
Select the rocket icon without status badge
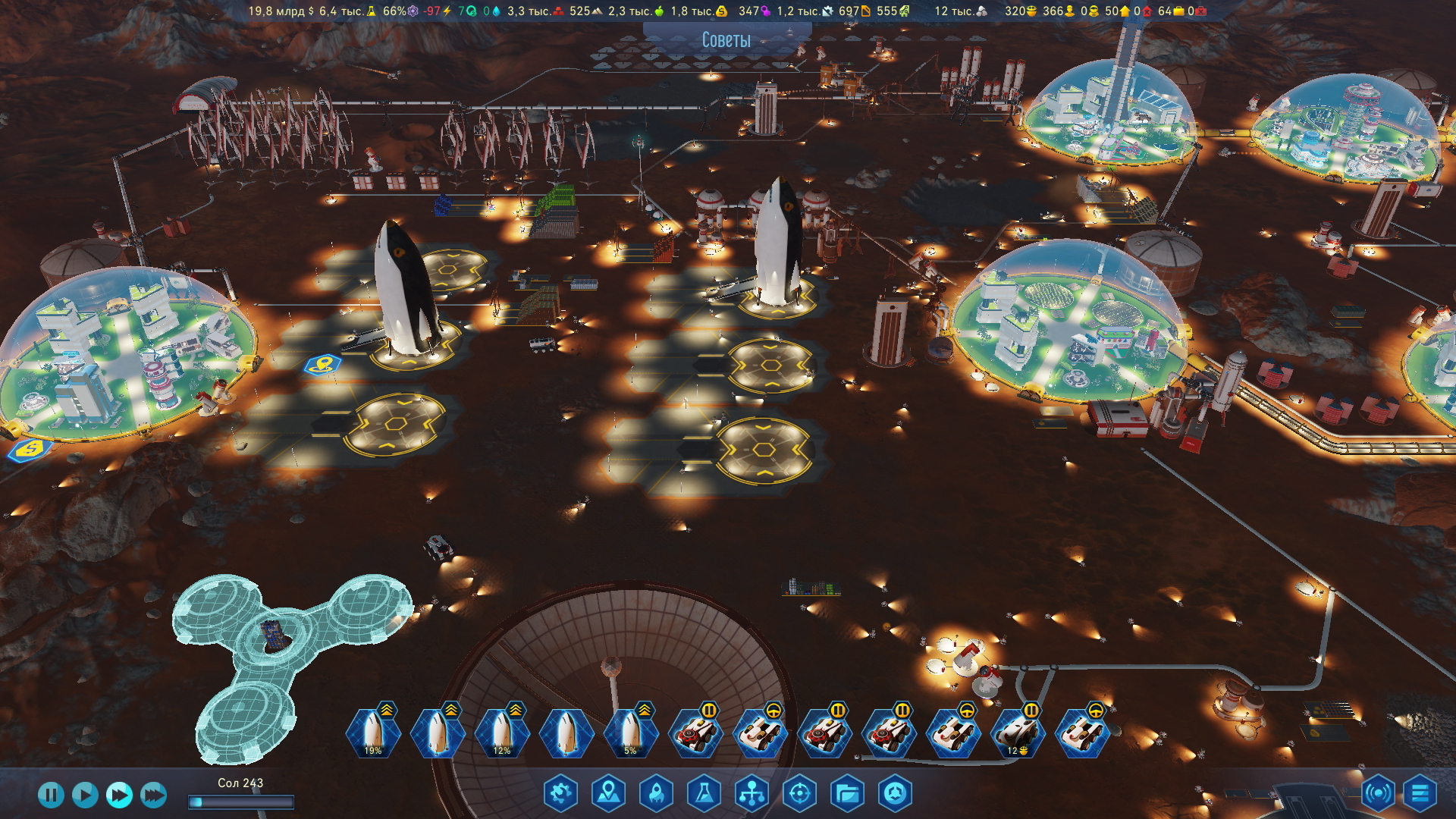click(x=566, y=733)
